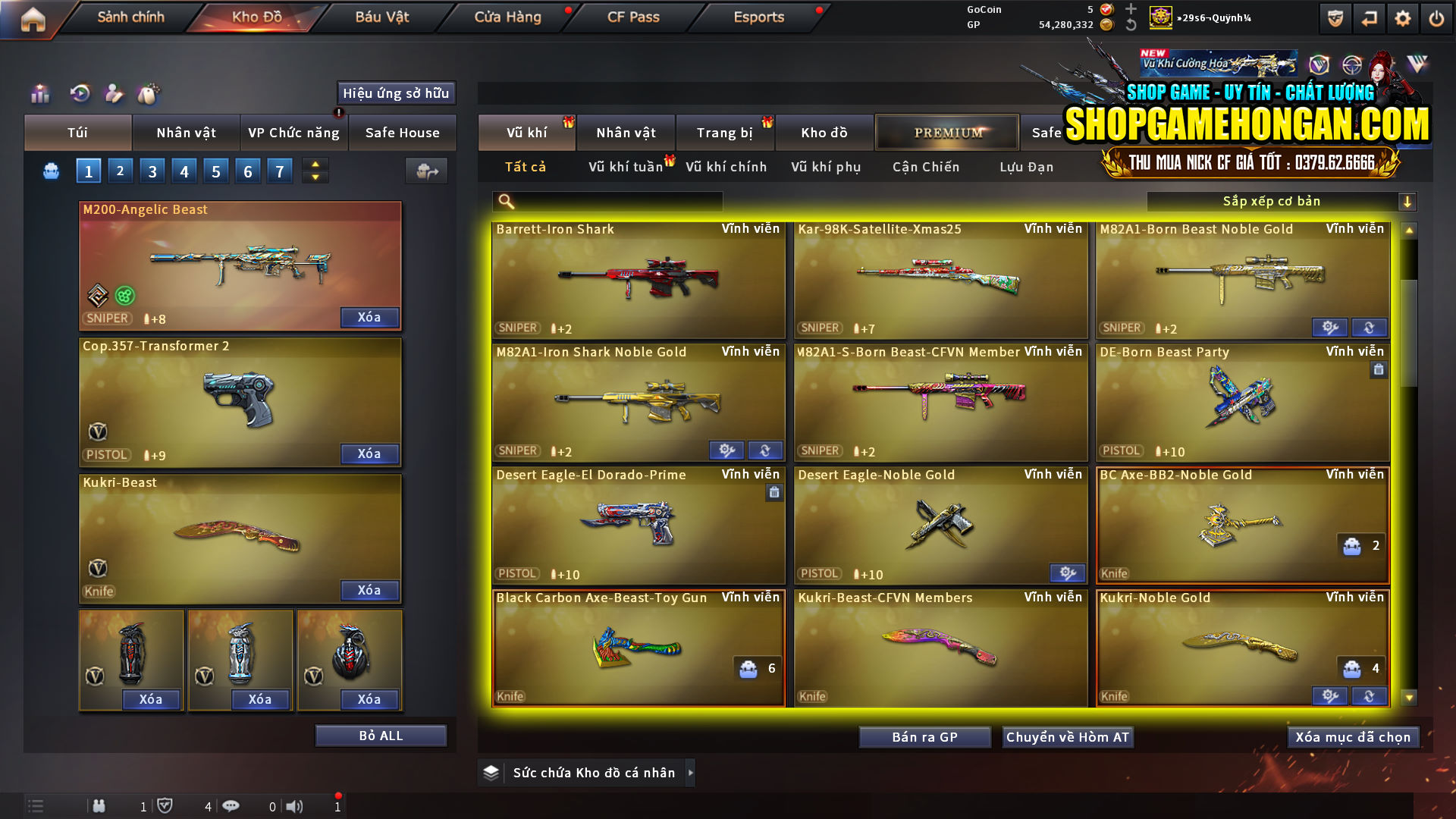Open the ranking stats icon above inventory tabs
Image resolution: width=1456 pixels, height=819 pixels.
pyautogui.click(x=39, y=94)
